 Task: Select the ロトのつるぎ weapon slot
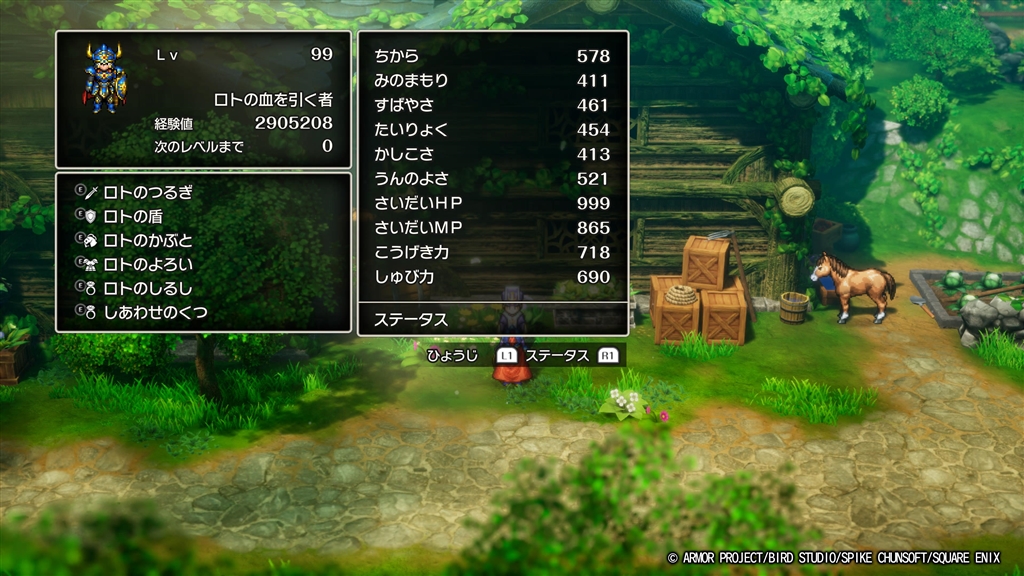click(148, 192)
